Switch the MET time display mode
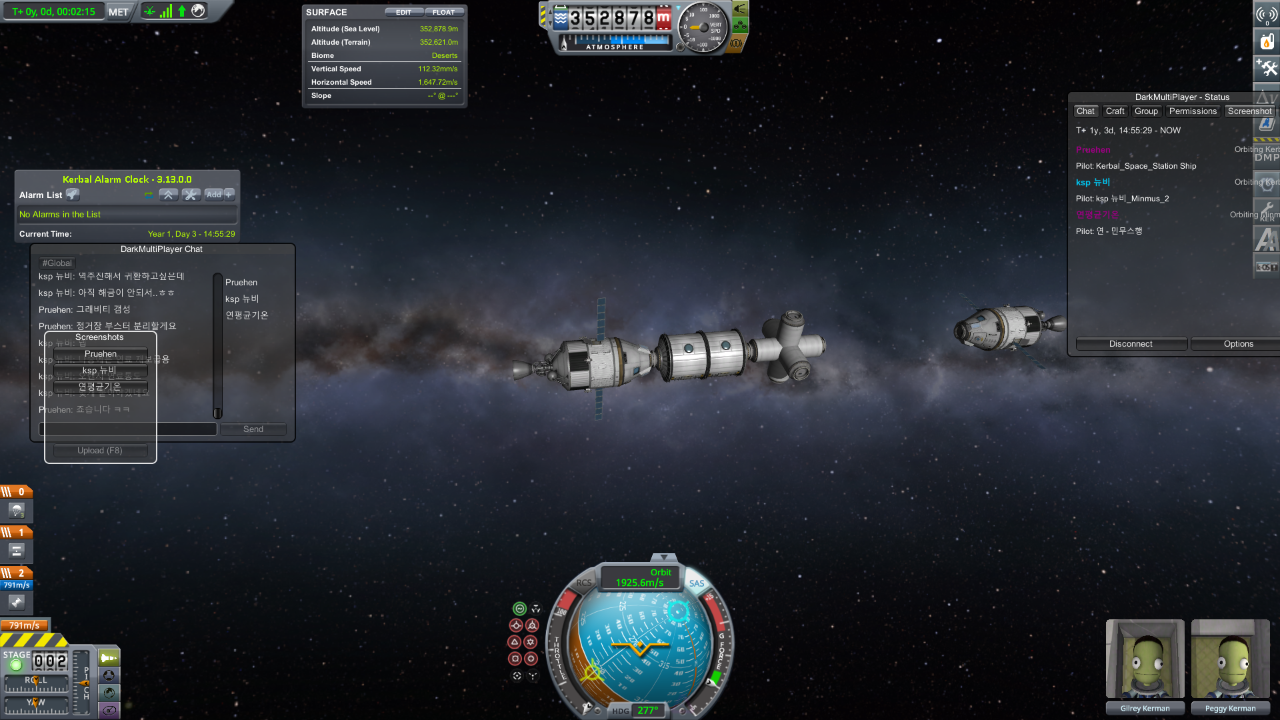The image size is (1280, 720). 118,12
